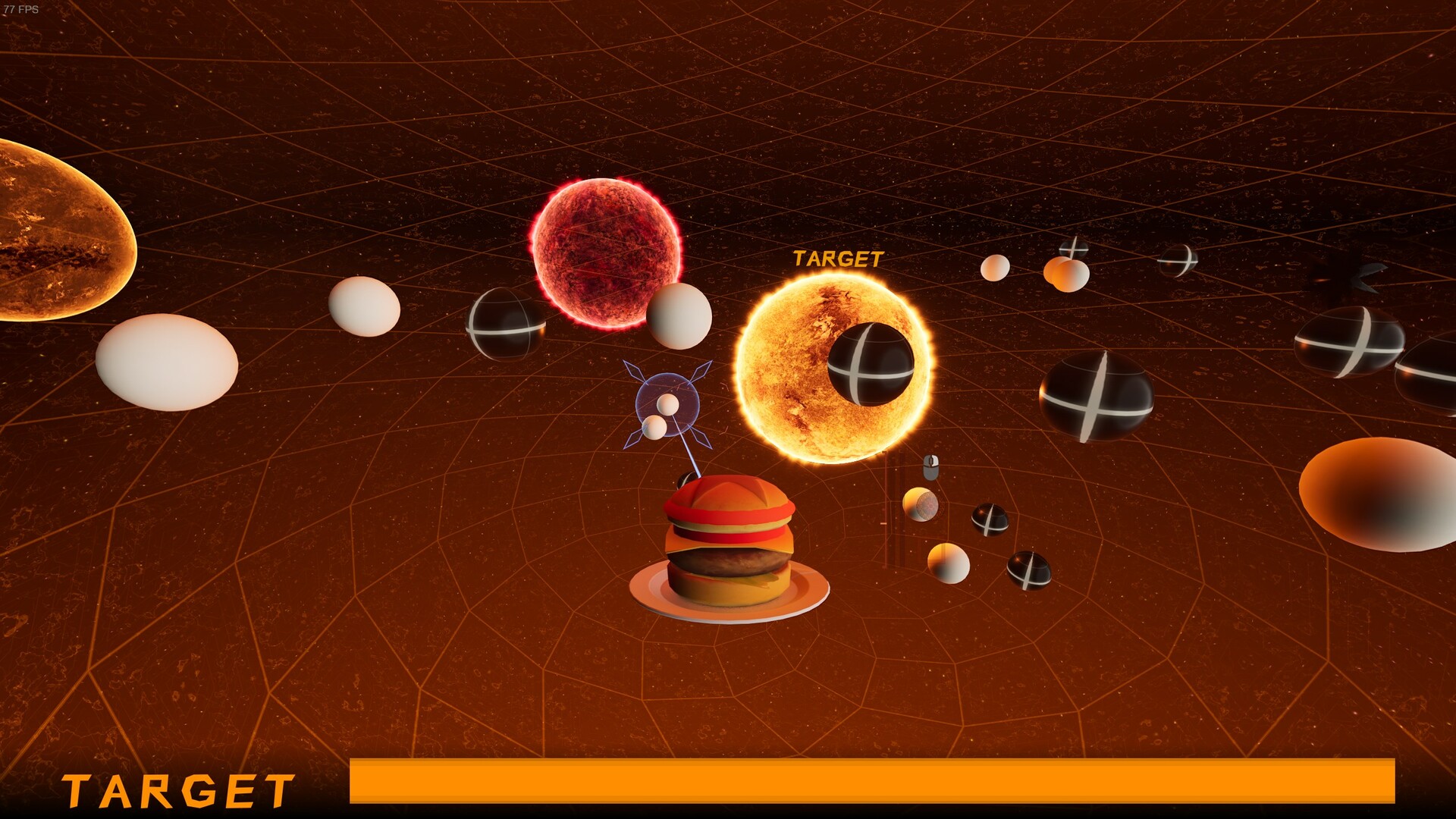
Task: Click the yellow TARGET label above the sun
Action: (x=837, y=258)
